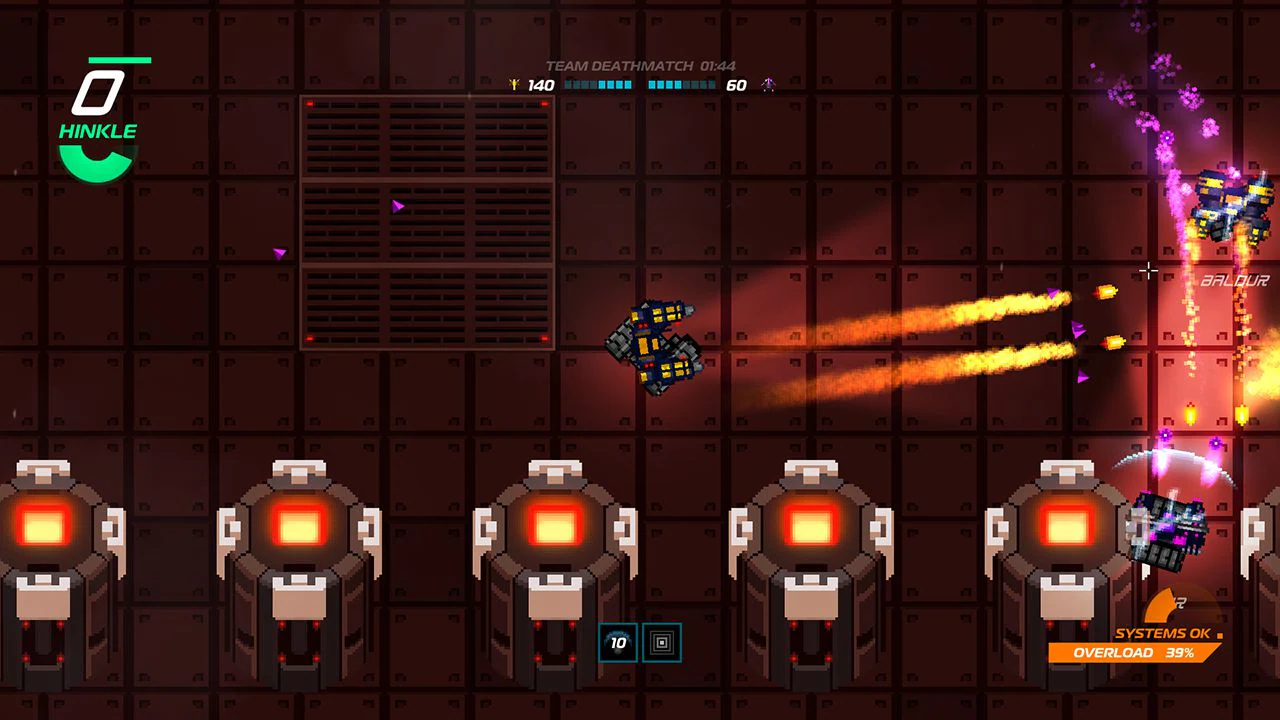
Task: Click the purple ship icon beside the 60 score
Action: coord(768,85)
